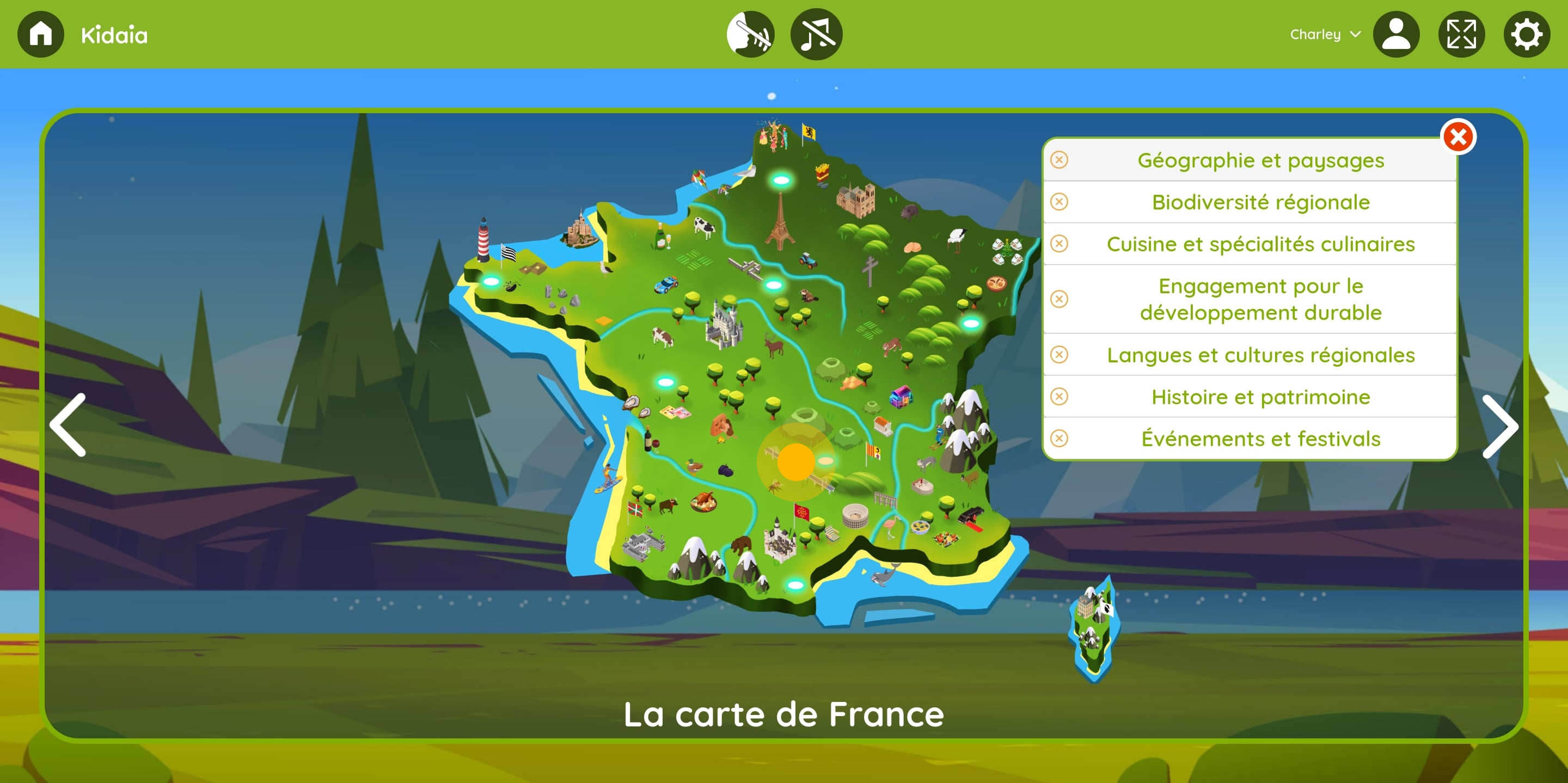Click the glowing marker near Paris
Viewport: 1568px width, 783px height.
point(781,181)
